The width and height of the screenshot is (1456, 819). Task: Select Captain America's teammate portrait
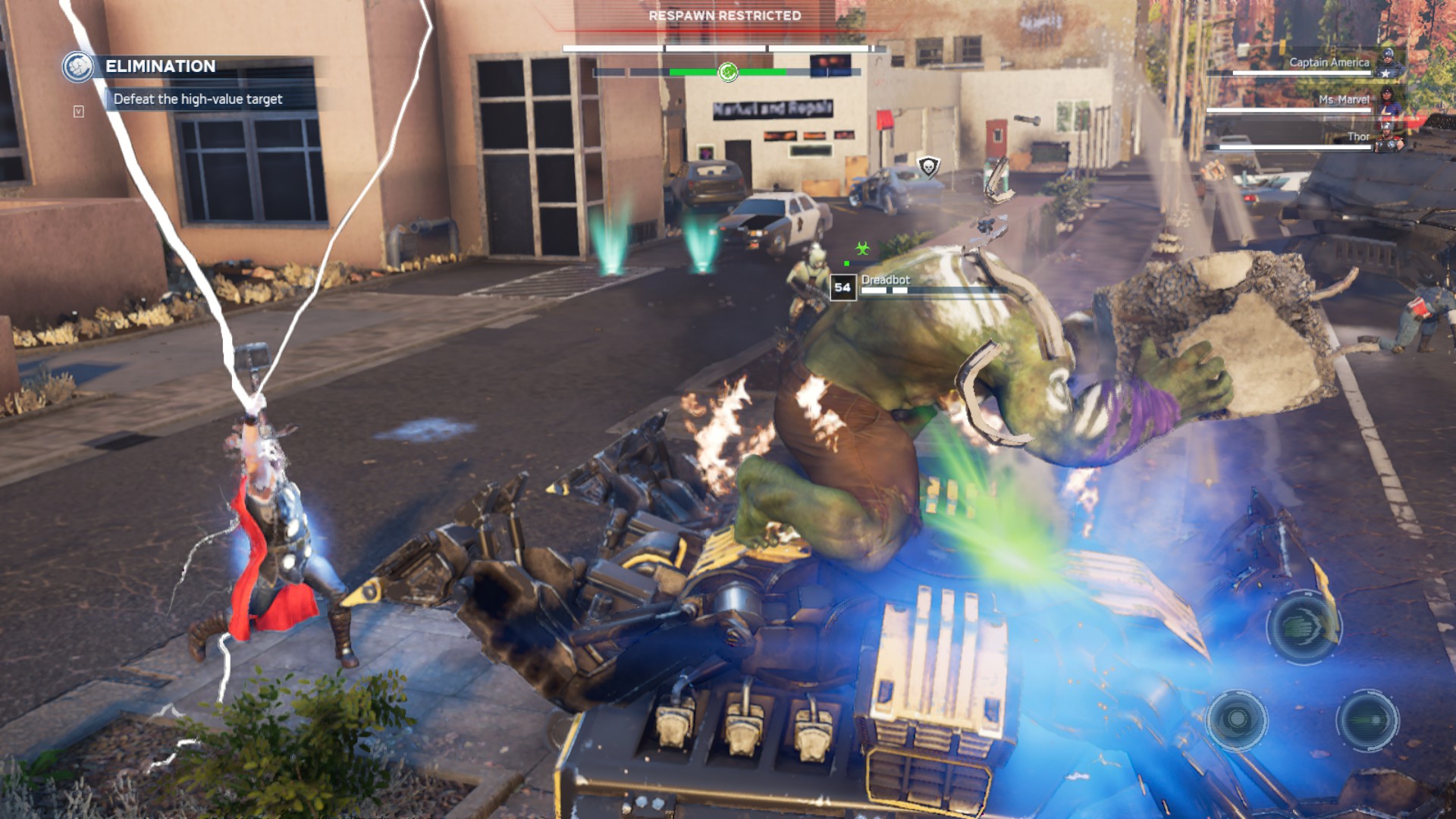(1388, 62)
